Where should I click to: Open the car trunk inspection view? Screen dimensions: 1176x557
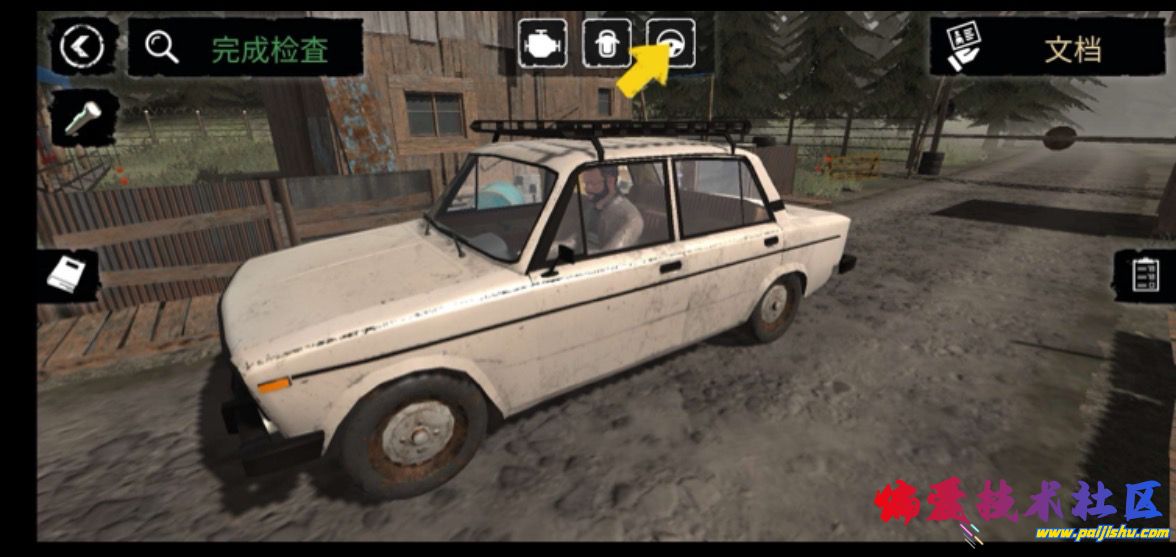[607, 44]
